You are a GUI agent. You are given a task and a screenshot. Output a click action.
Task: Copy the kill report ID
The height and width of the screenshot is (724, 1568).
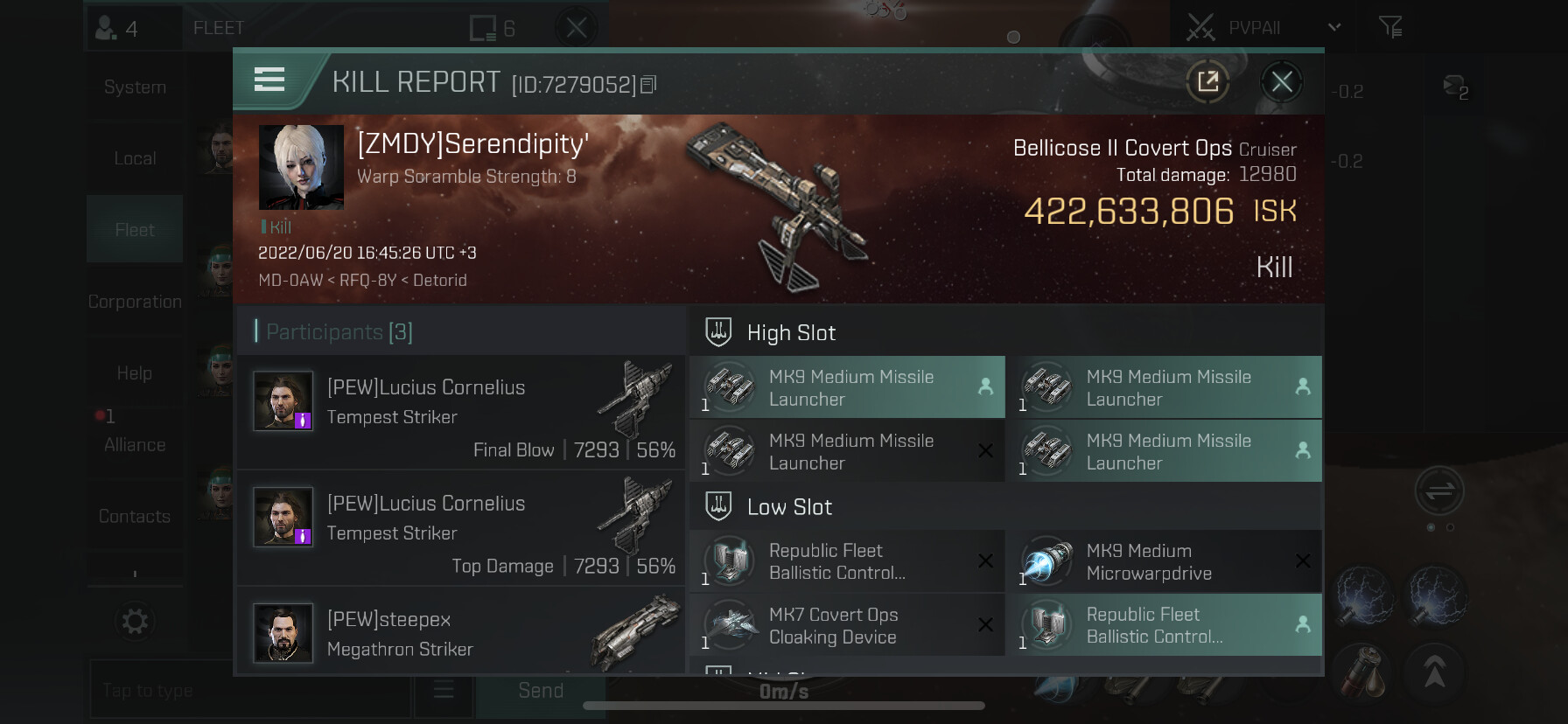tap(648, 85)
